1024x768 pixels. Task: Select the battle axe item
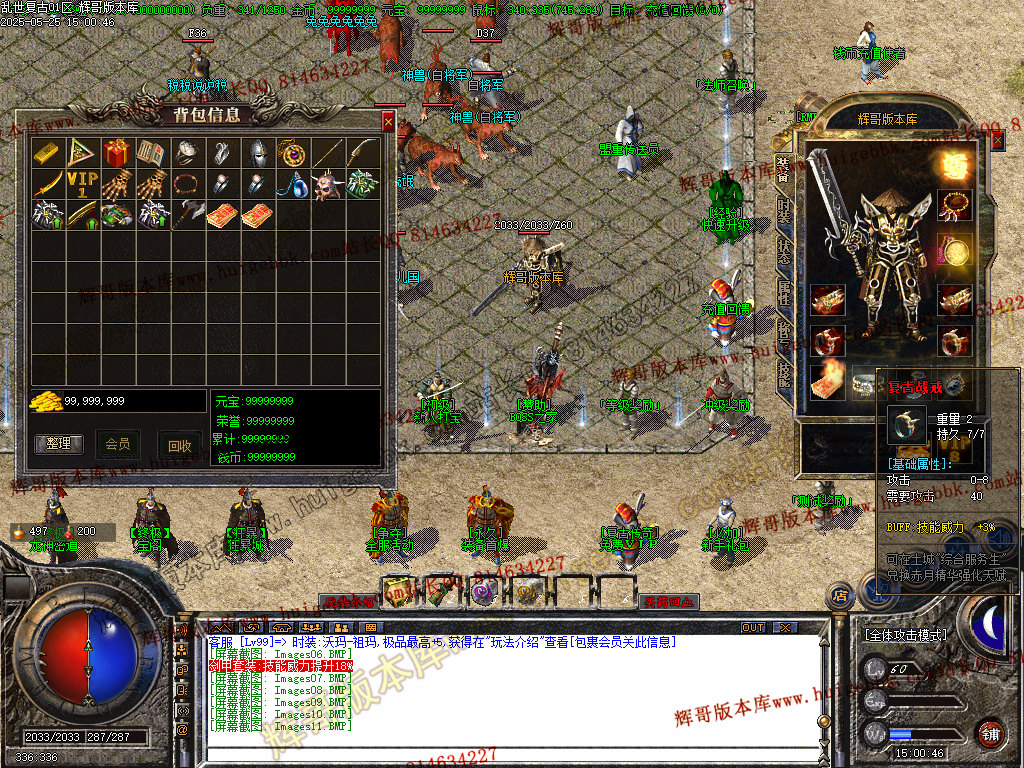(187, 215)
